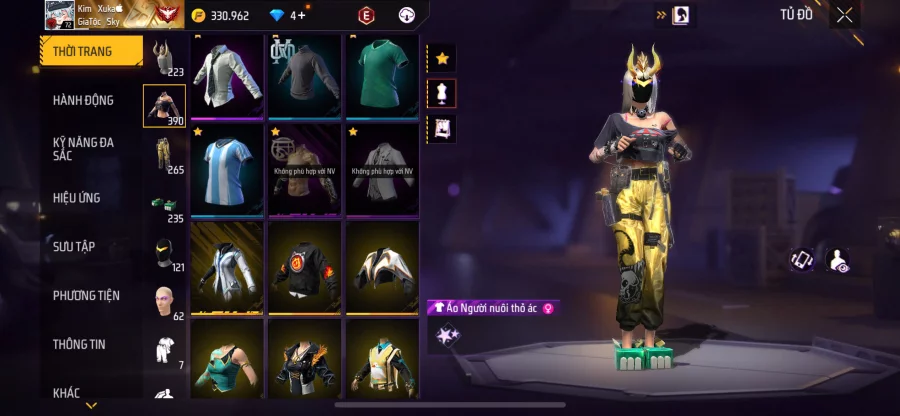
Task: Go to the Sưu Tập tab
Action: pos(75,246)
